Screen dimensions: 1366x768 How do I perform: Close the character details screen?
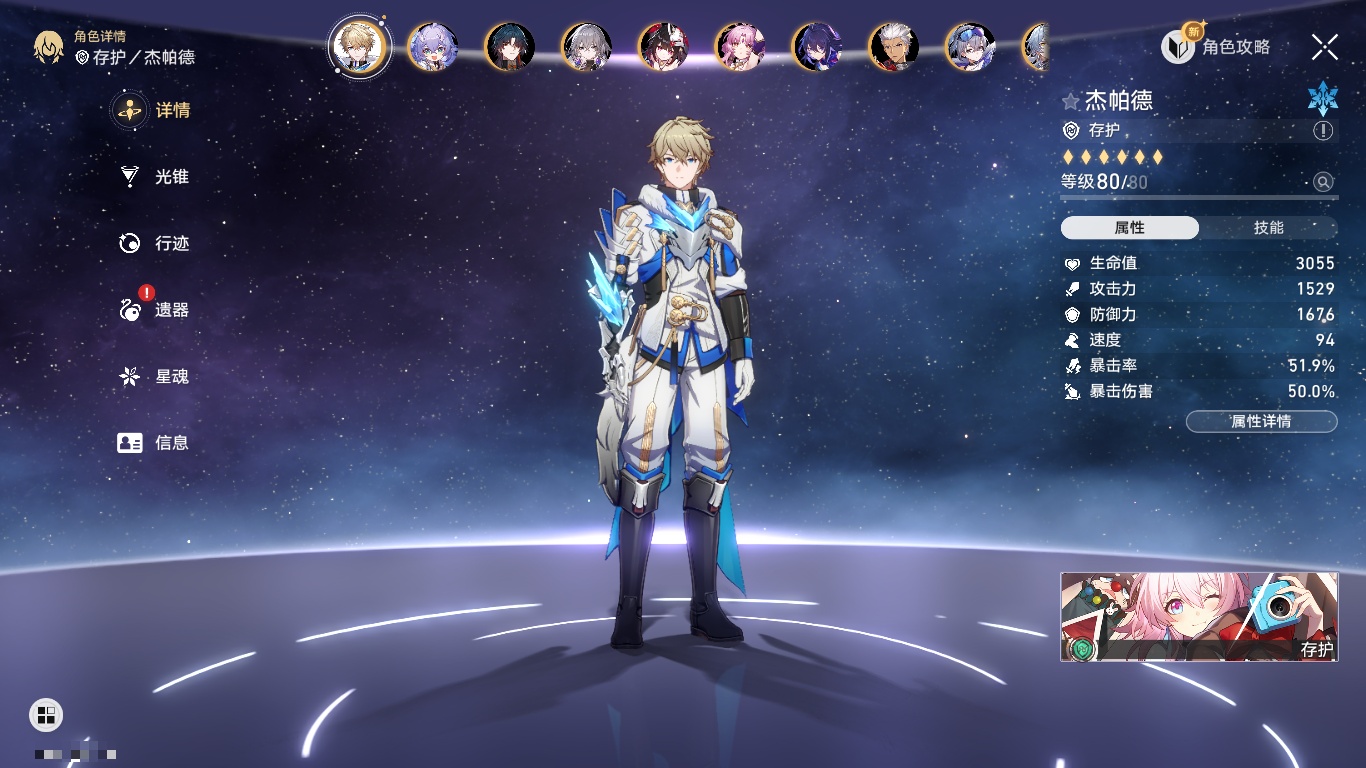1325,47
